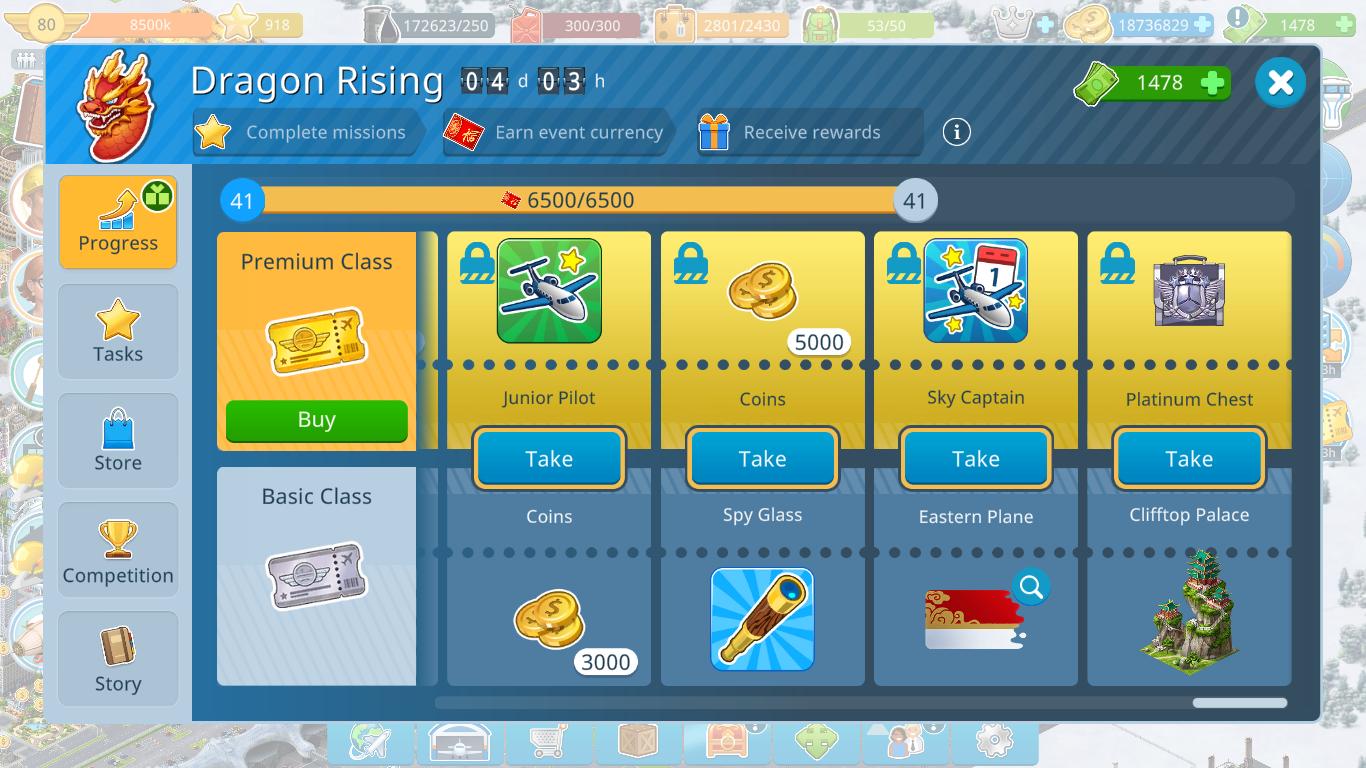Close the Dragon Rising event window
This screenshot has width=1366, height=768.
coord(1280,83)
